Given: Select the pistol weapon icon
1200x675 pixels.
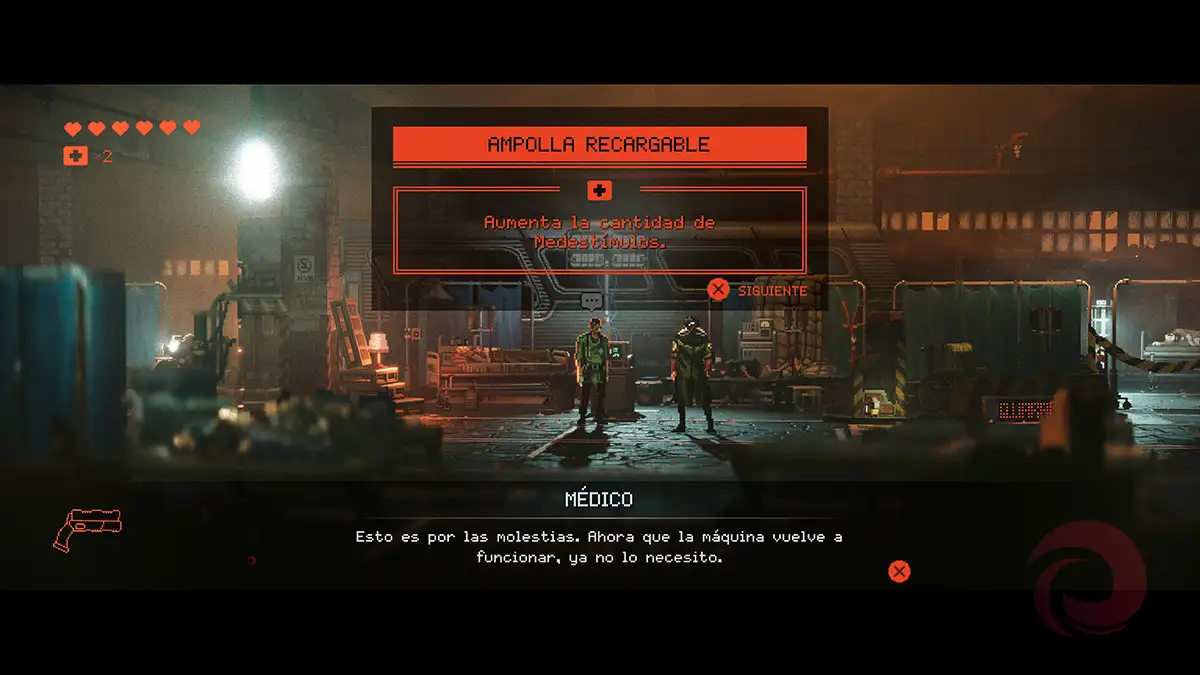Looking at the screenshot, I should coord(87,528).
